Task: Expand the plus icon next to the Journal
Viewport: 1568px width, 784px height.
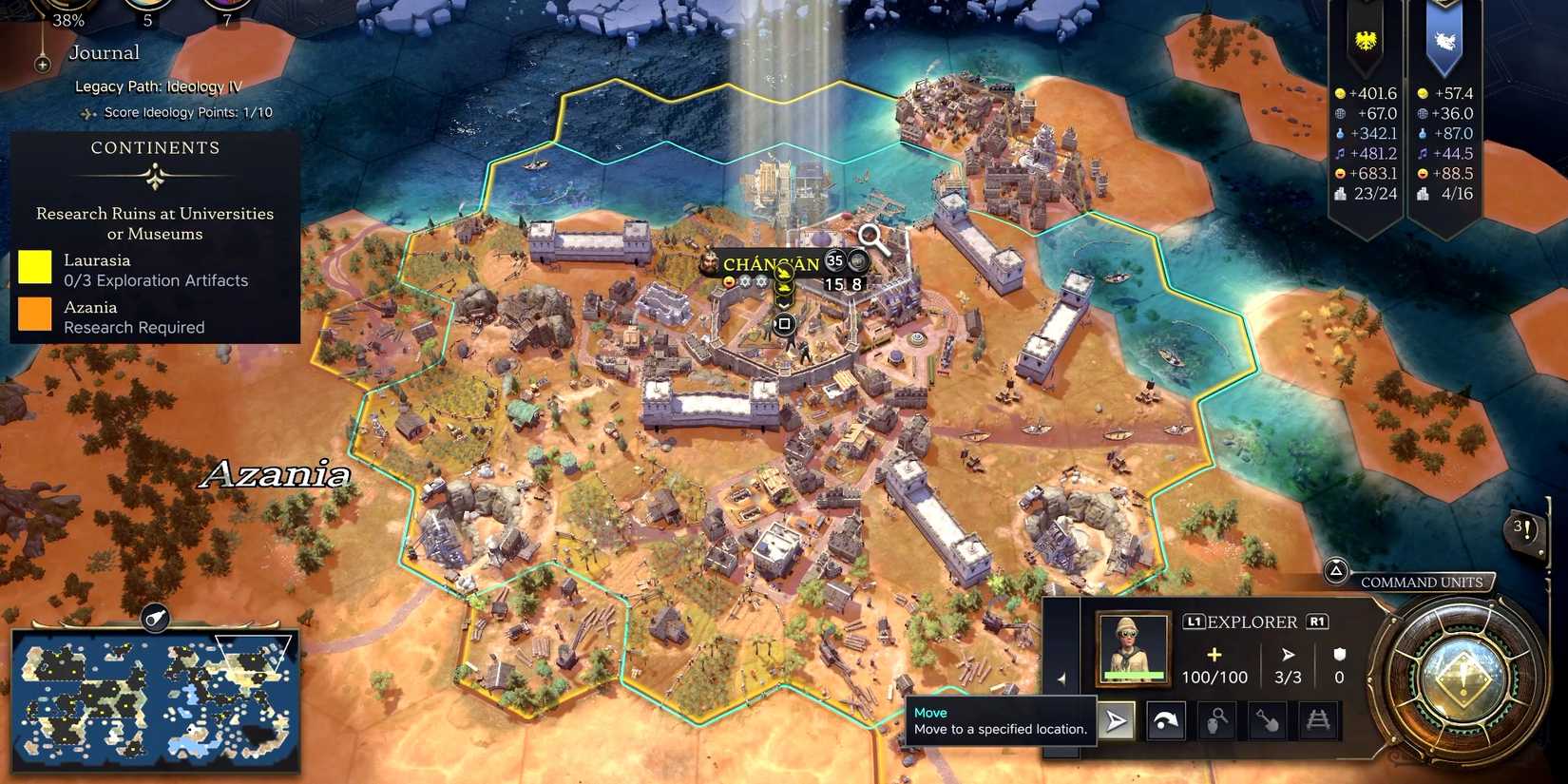Action: pos(41,65)
